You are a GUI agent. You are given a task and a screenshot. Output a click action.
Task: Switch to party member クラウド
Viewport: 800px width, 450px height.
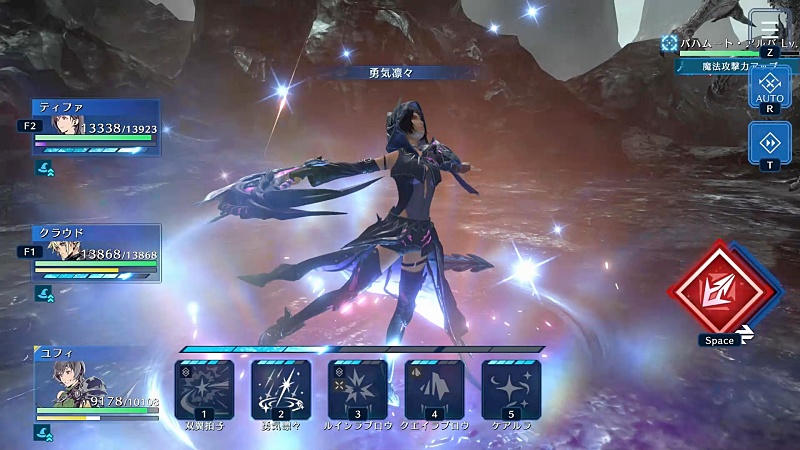point(95,252)
